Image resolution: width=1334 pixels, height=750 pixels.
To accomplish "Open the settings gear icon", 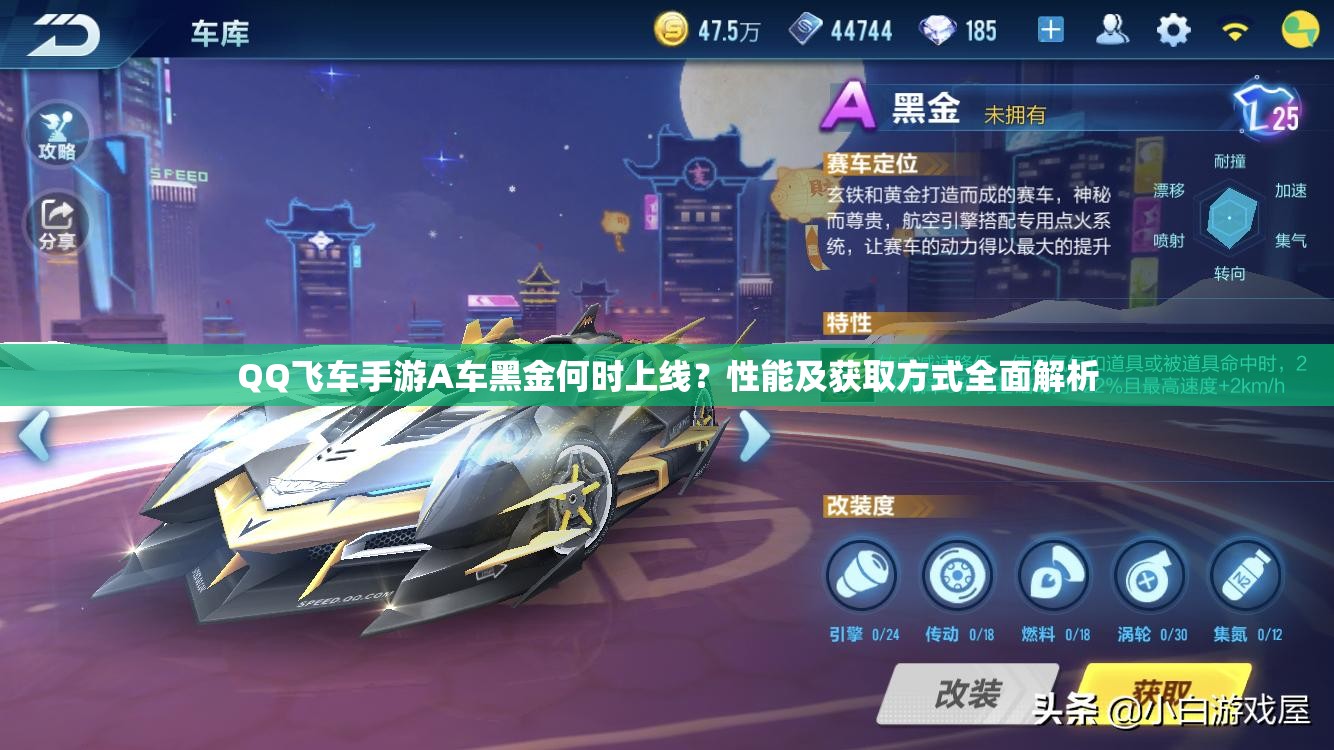I will pos(1170,30).
